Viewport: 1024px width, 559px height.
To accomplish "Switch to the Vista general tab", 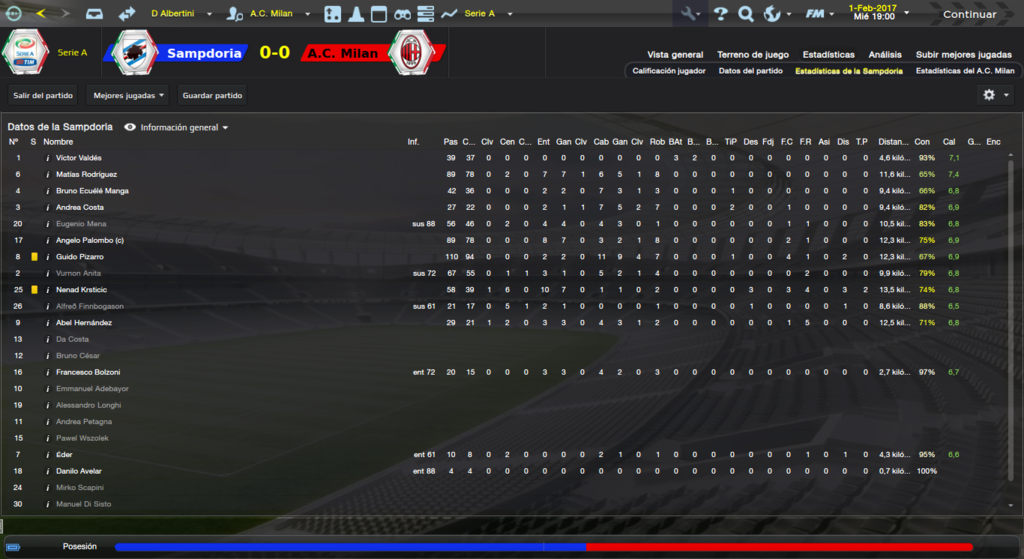I will click(x=675, y=54).
